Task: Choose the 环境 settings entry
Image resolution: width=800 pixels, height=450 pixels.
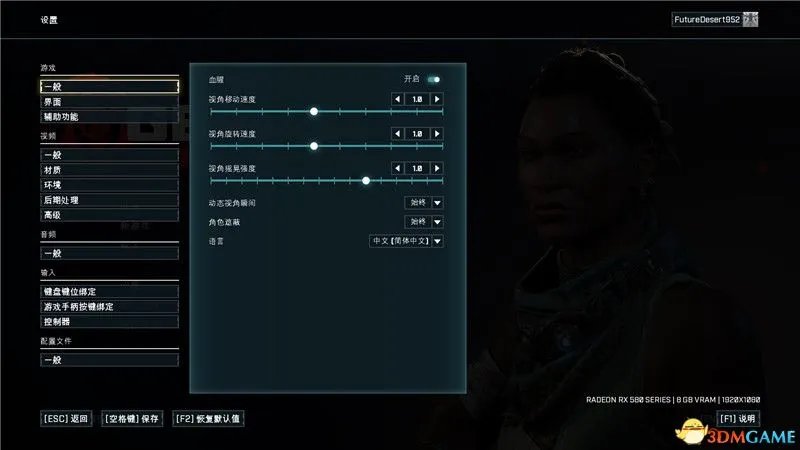Action: pyautogui.click(x=108, y=185)
